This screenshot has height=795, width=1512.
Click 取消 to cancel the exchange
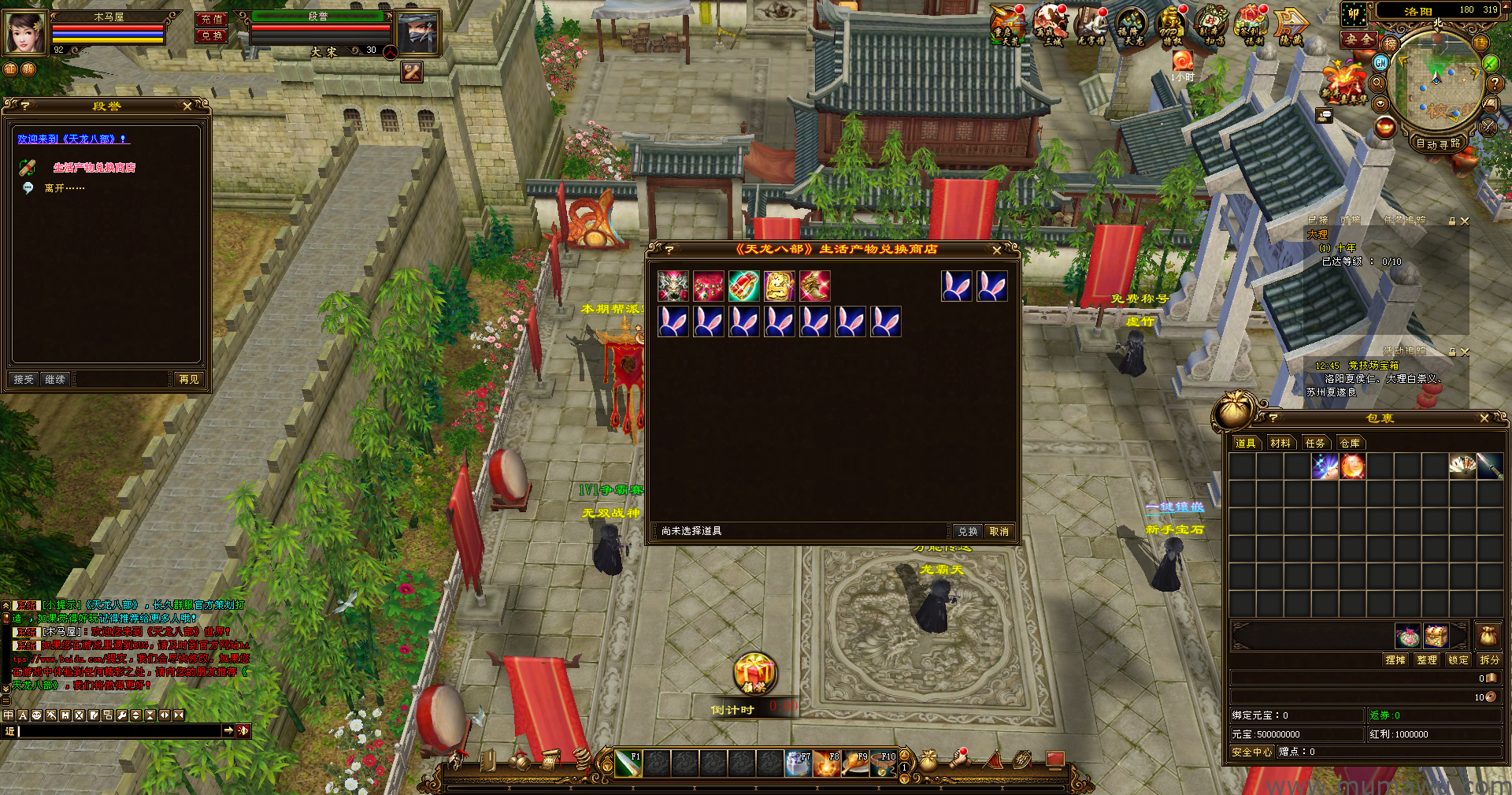tap(999, 532)
